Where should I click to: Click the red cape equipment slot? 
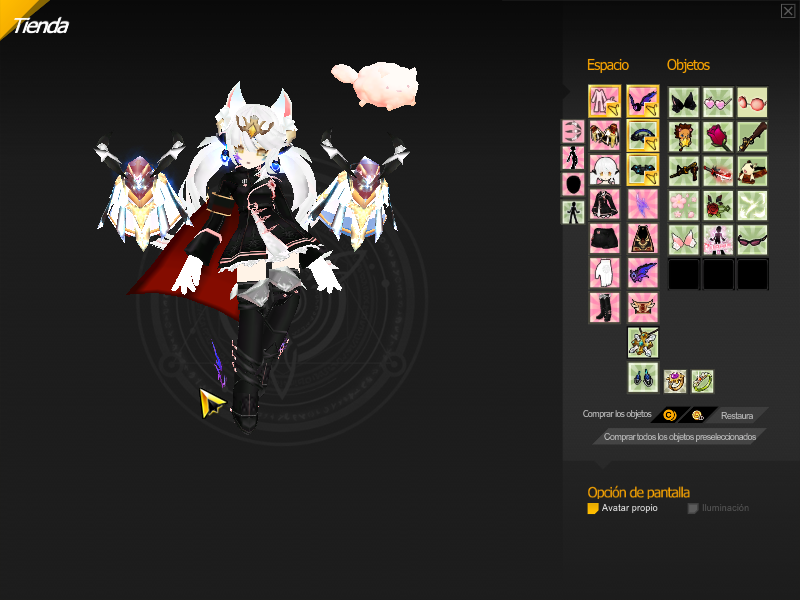[x=643, y=239]
